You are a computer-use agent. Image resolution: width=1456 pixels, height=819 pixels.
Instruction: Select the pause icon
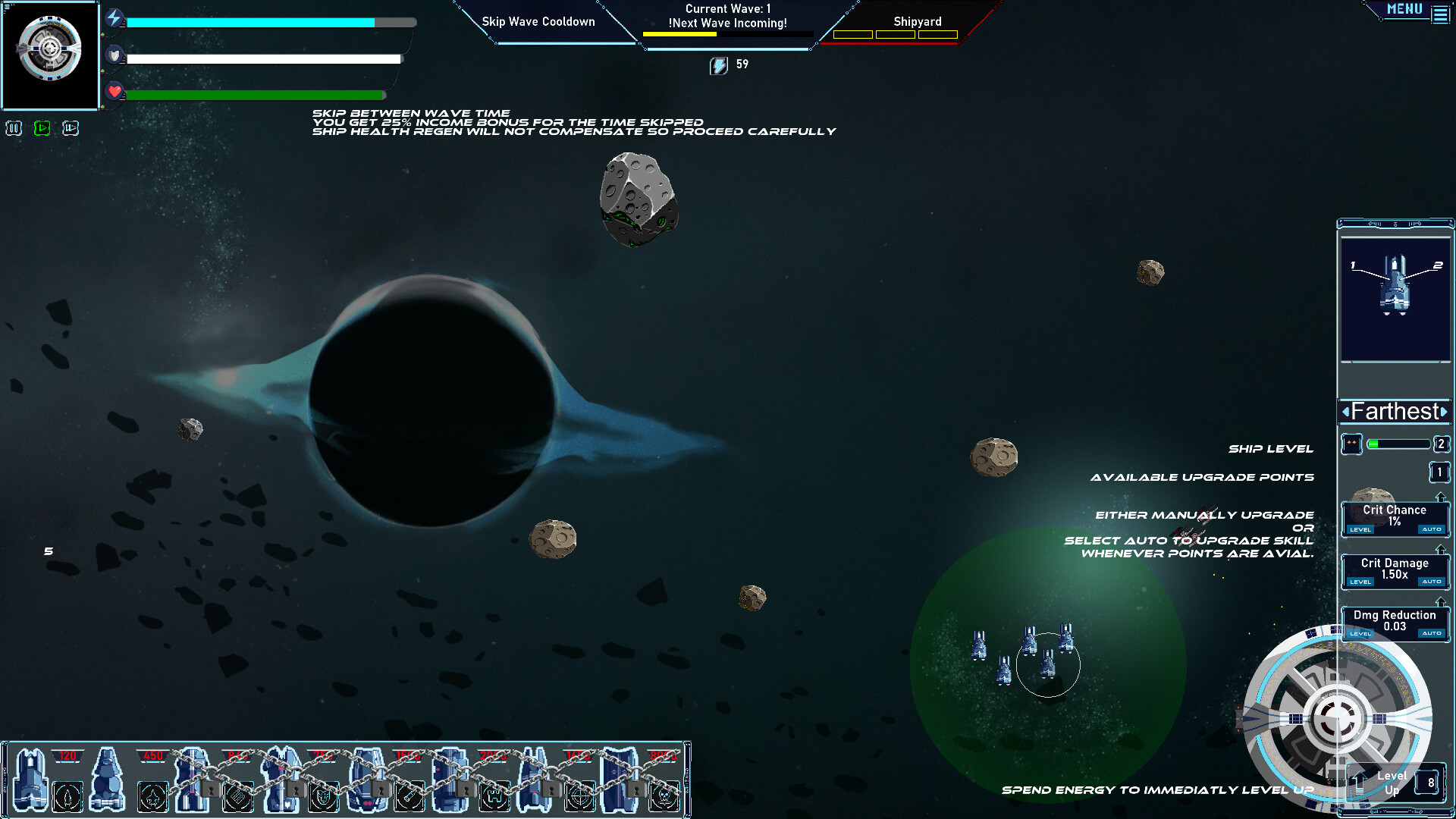click(x=14, y=128)
